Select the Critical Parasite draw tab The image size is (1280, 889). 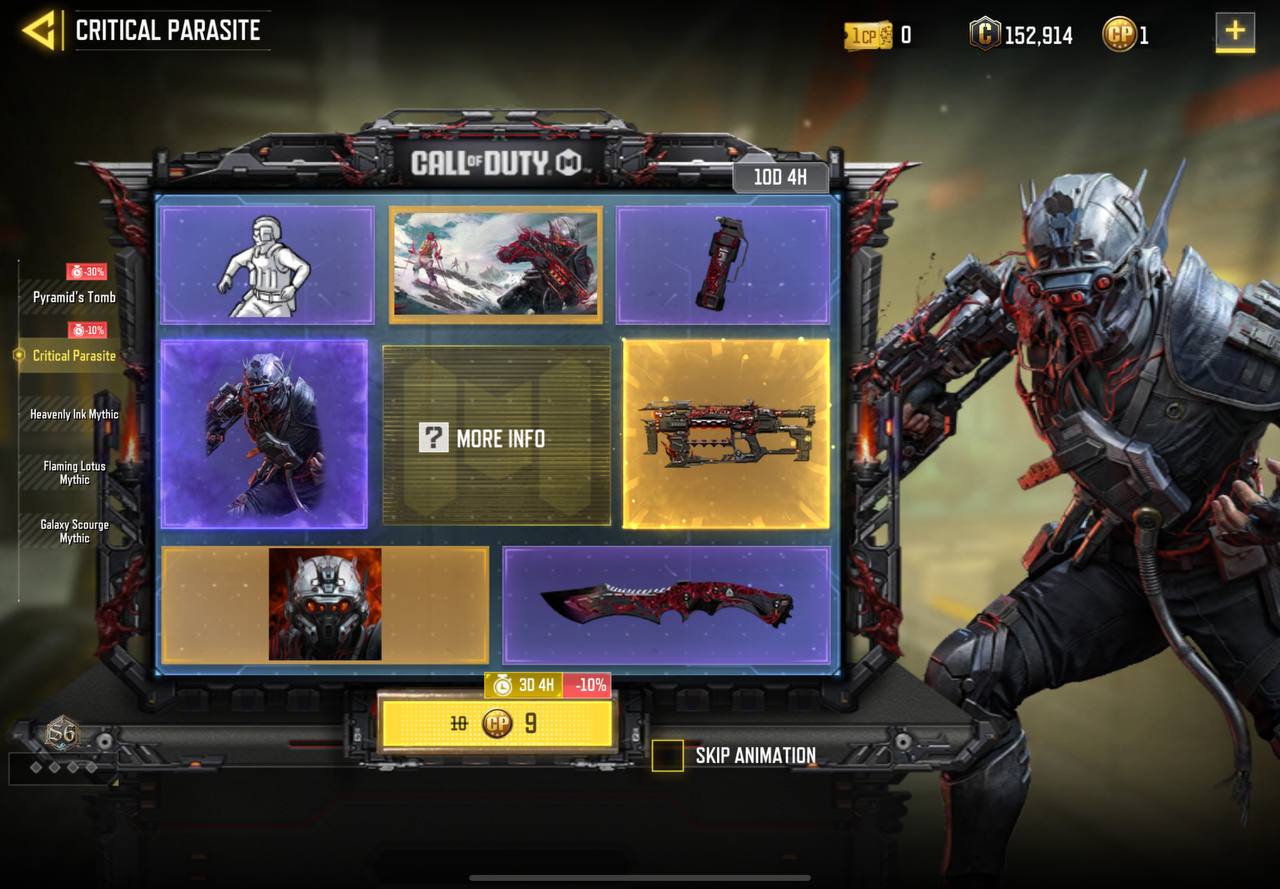74,355
